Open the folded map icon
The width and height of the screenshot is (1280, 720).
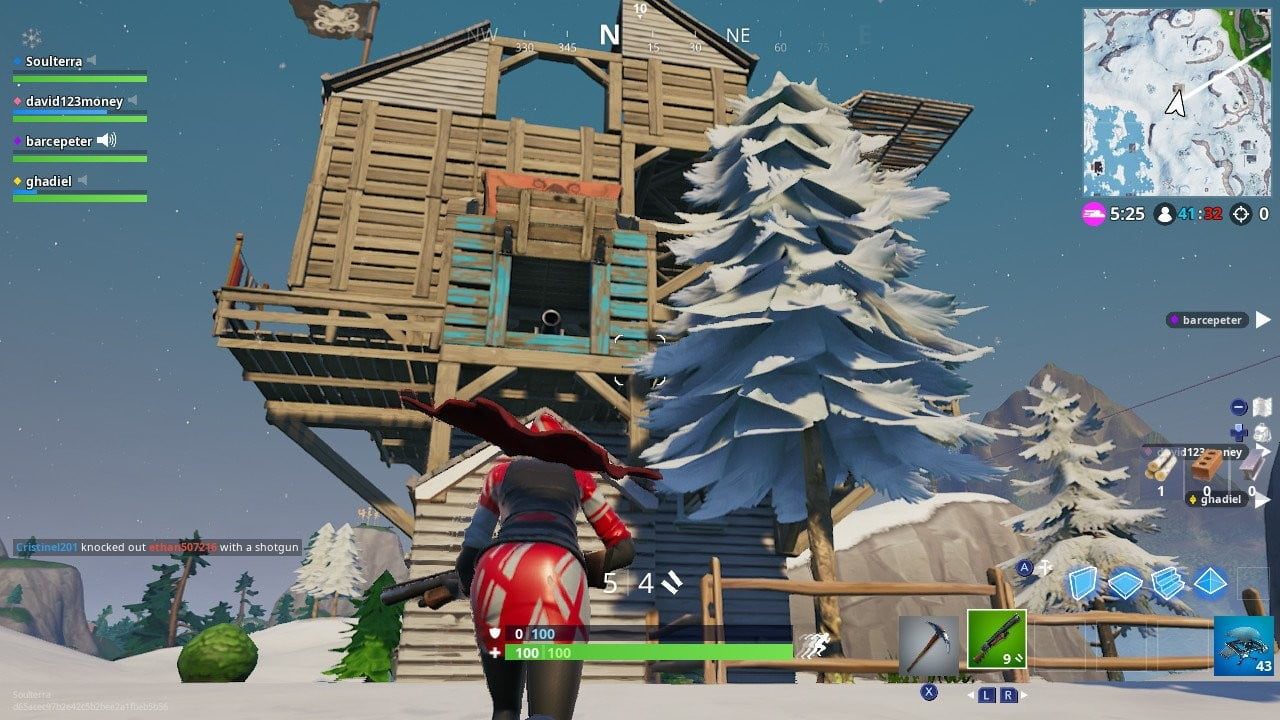1262,407
